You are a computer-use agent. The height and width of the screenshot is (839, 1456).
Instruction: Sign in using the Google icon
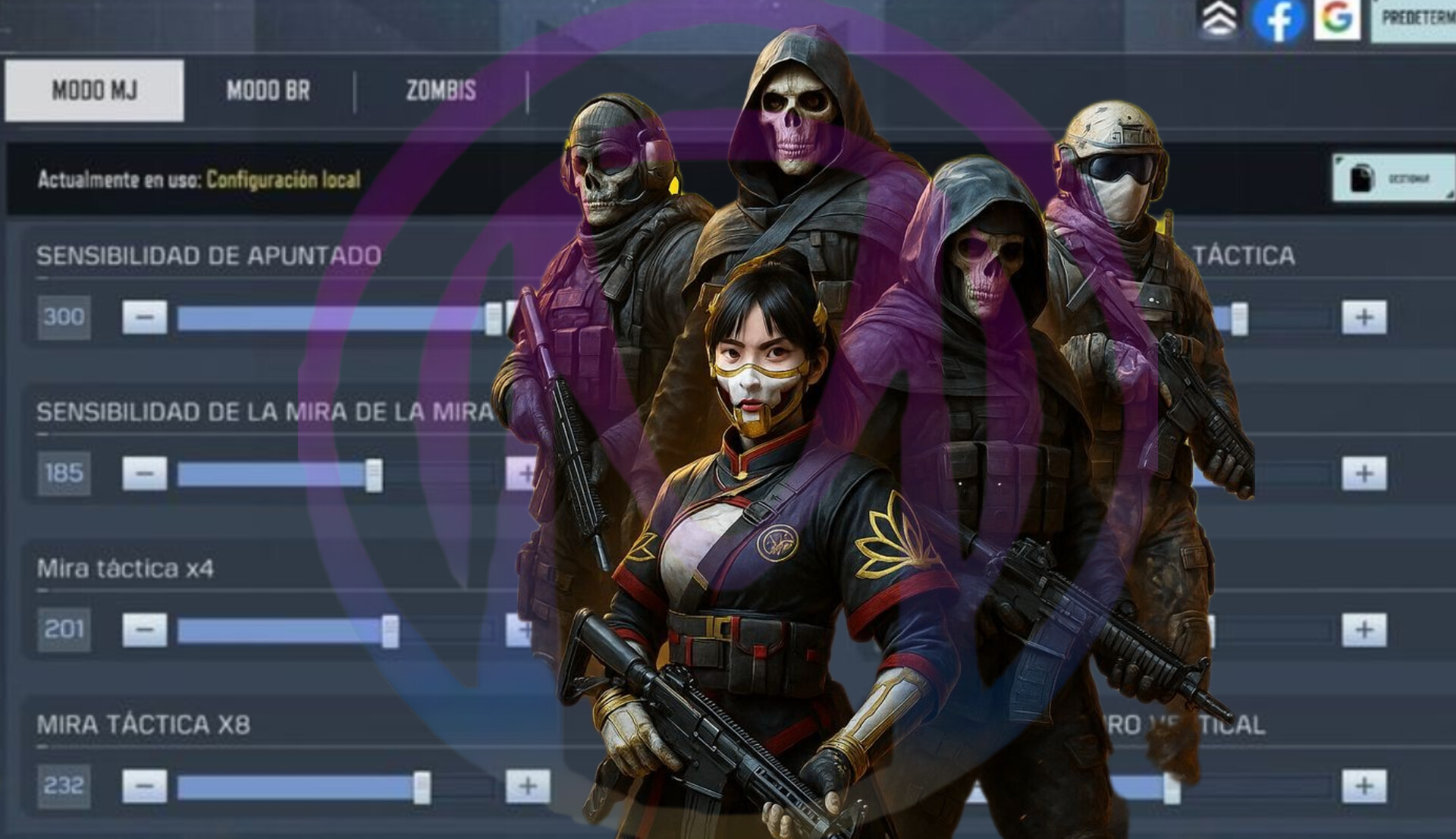click(x=1337, y=18)
